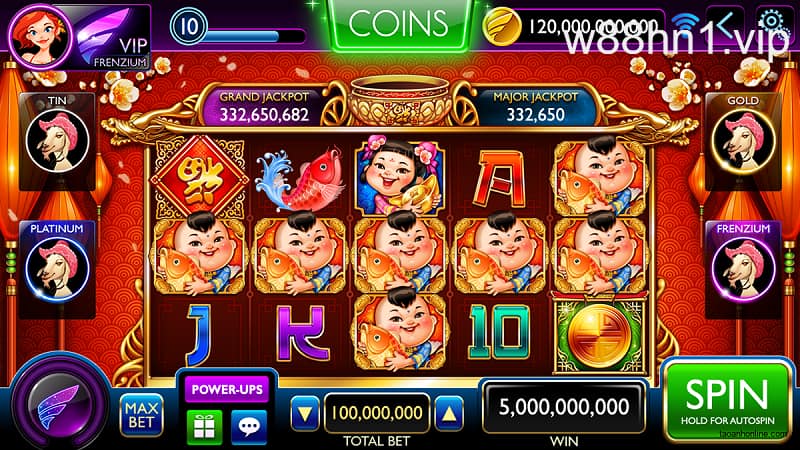Click the gold coin balance icon
This screenshot has width=800, height=450.
click(500, 26)
